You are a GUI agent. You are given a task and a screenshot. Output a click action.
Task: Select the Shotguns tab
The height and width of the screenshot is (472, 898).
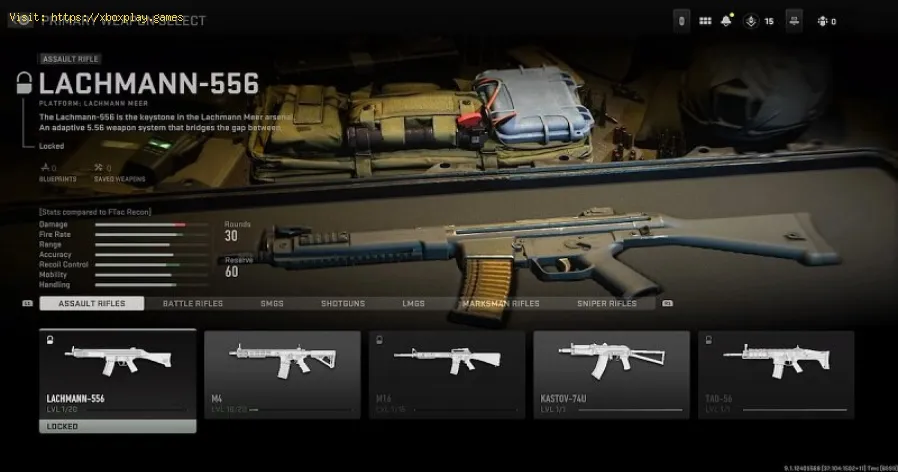pos(342,303)
